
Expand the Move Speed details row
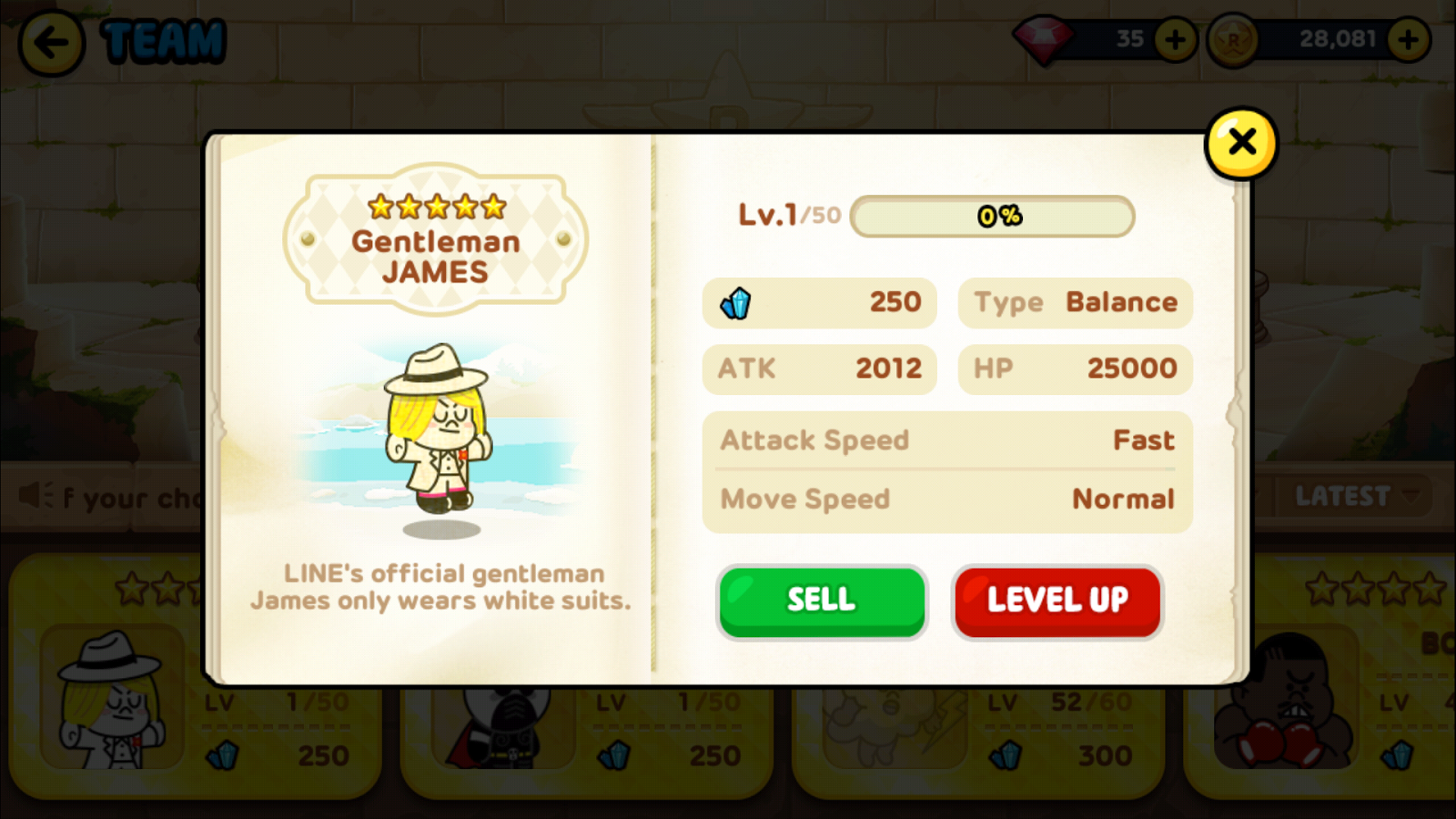[x=946, y=499]
